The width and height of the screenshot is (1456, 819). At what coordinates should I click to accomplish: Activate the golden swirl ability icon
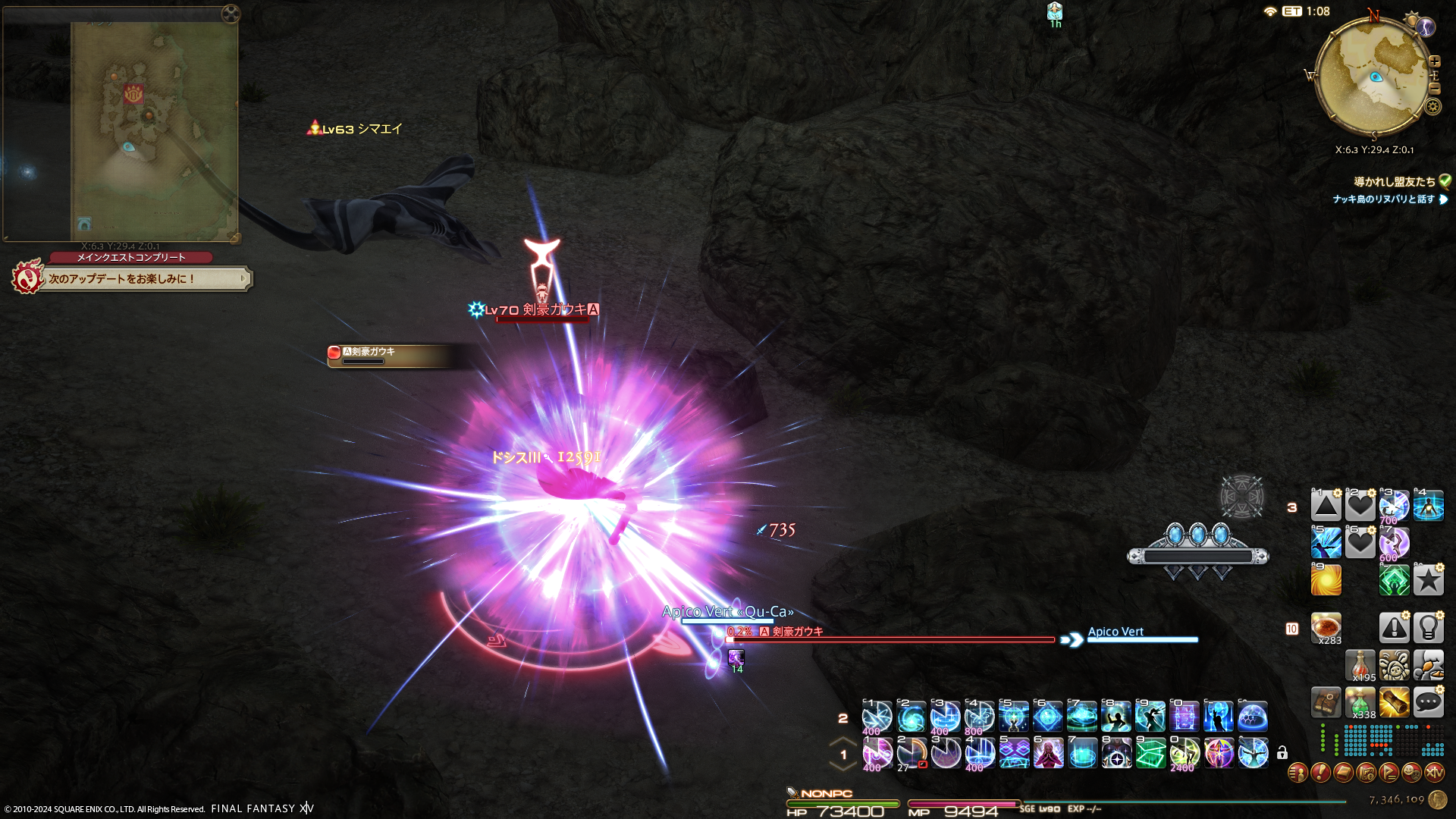(x=1326, y=580)
